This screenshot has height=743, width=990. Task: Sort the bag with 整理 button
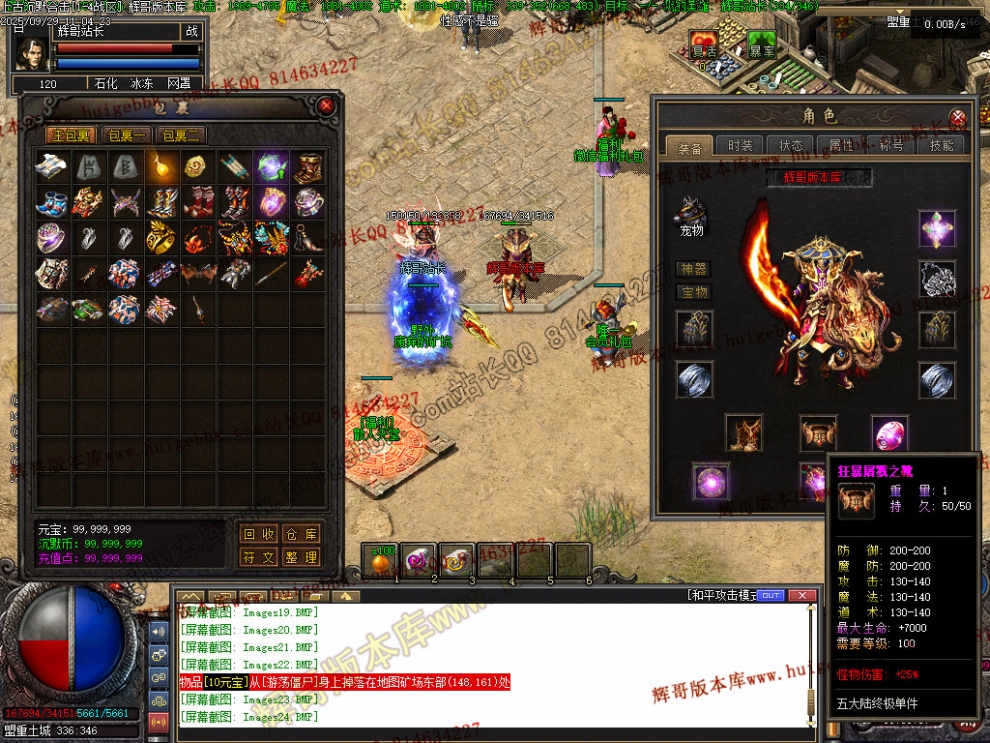pyautogui.click(x=300, y=557)
